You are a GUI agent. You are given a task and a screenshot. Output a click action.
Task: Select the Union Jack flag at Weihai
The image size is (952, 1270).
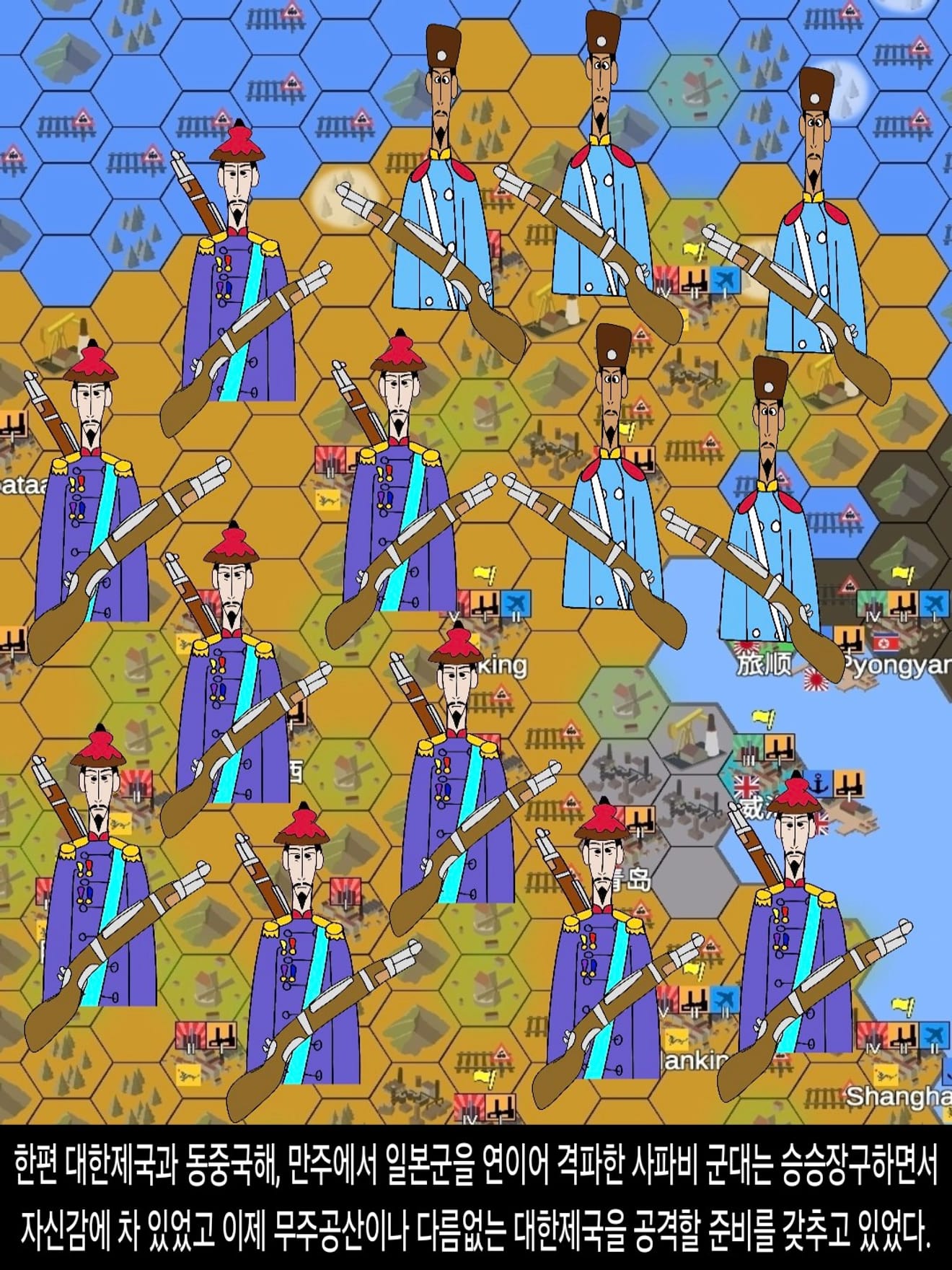point(746,787)
